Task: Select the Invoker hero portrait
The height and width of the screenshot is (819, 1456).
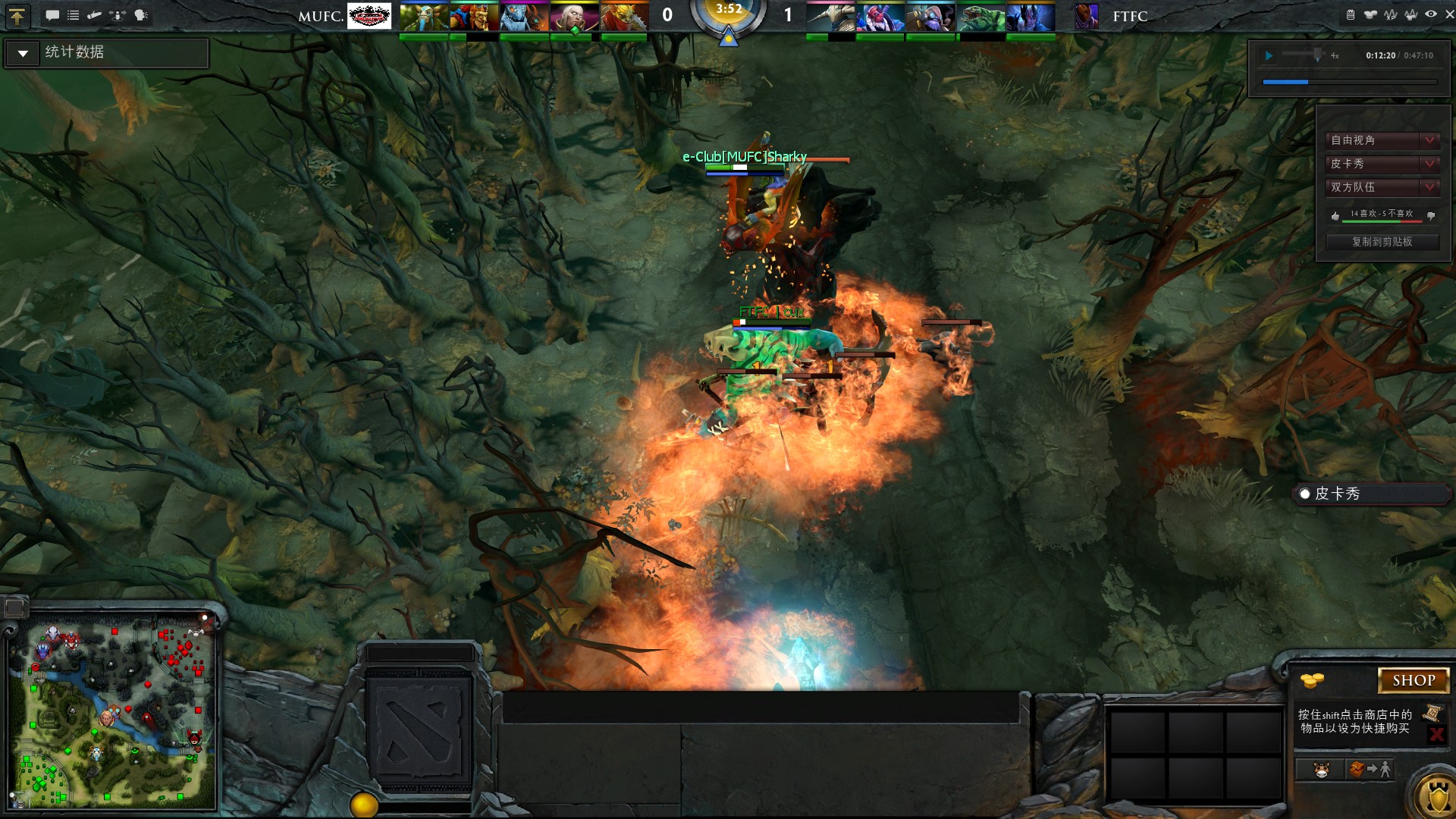Action: [574, 17]
